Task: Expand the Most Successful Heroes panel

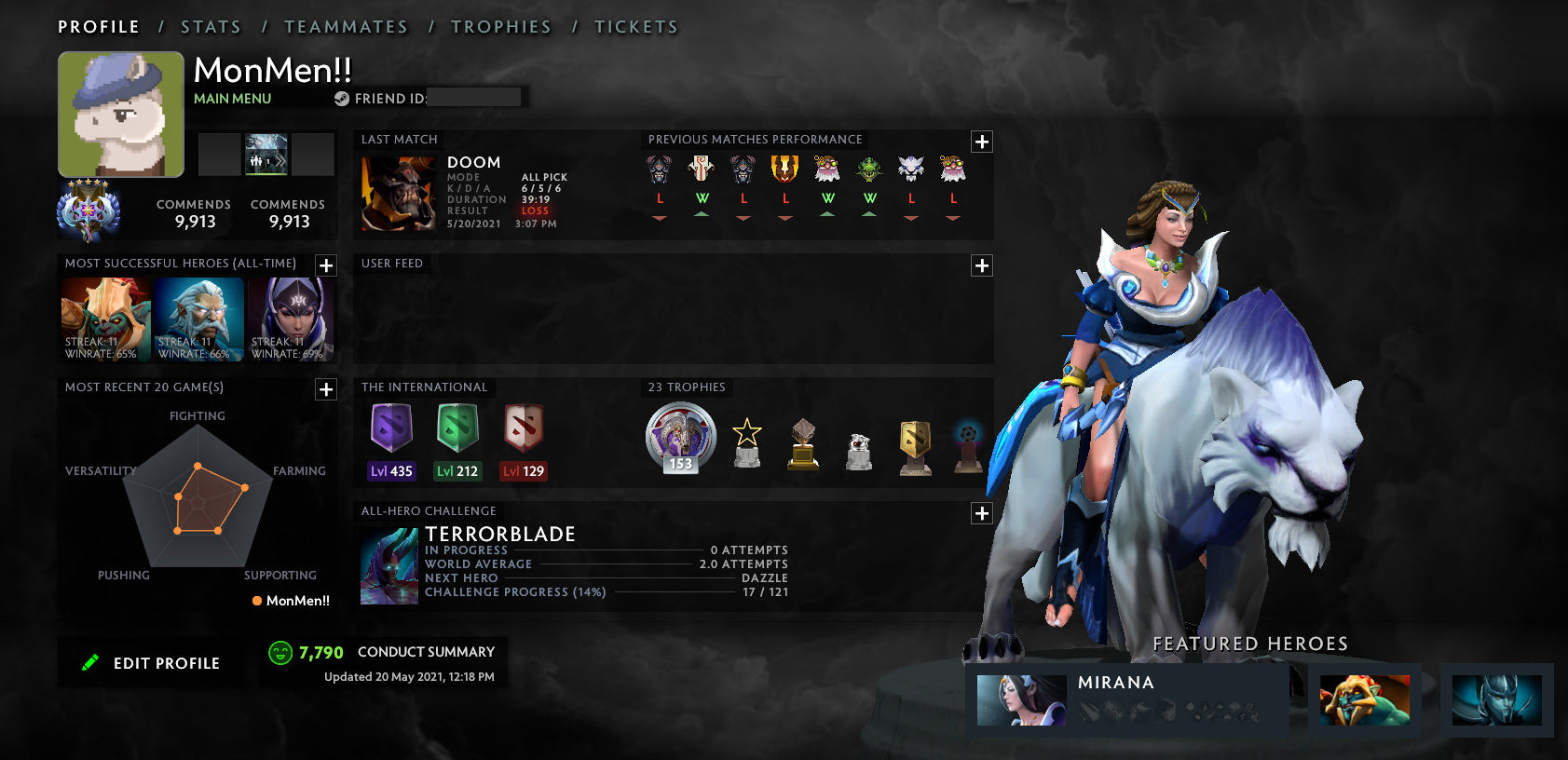Action: pyautogui.click(x=325, y=265)
